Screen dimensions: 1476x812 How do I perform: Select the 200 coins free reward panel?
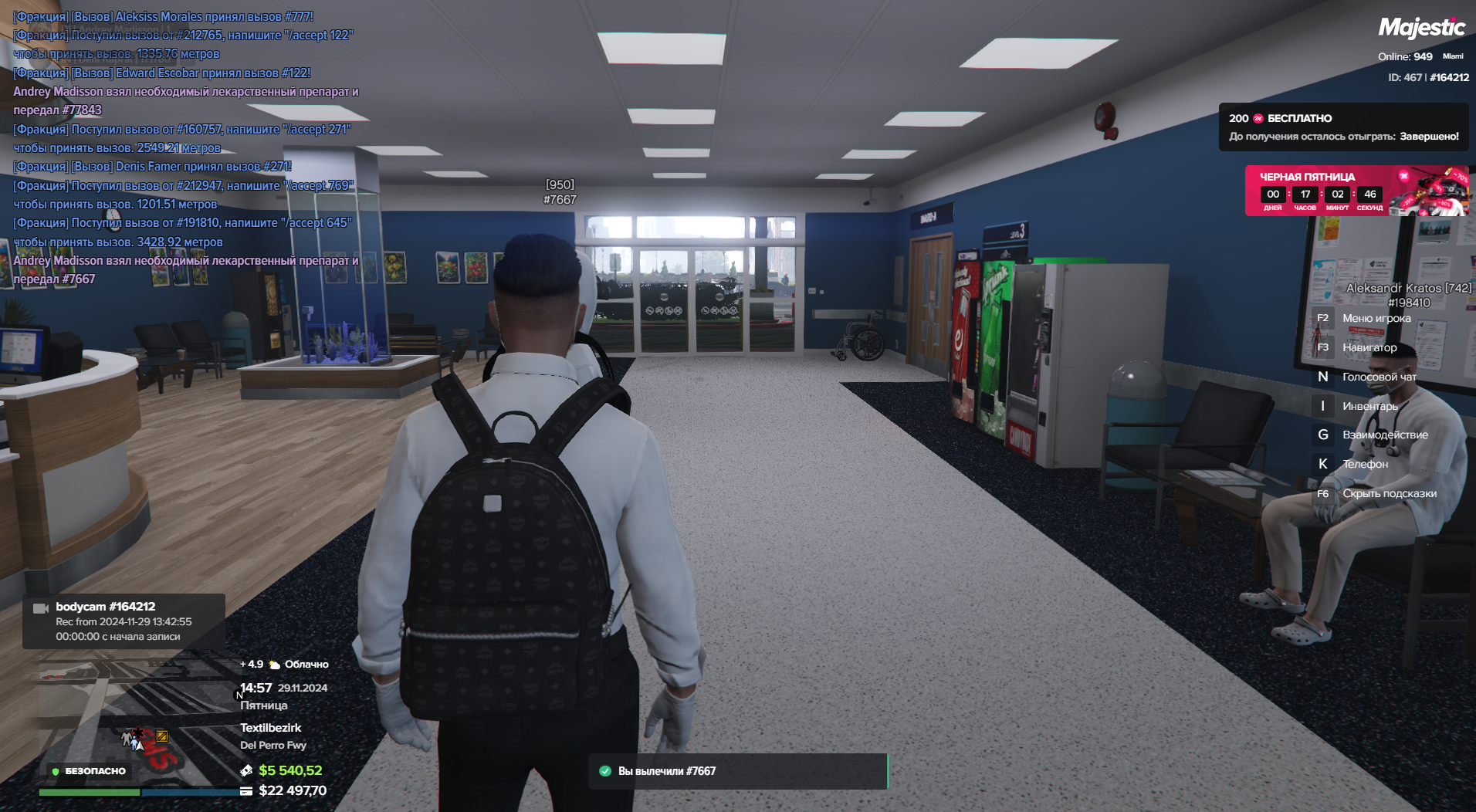coord(1343,127)
